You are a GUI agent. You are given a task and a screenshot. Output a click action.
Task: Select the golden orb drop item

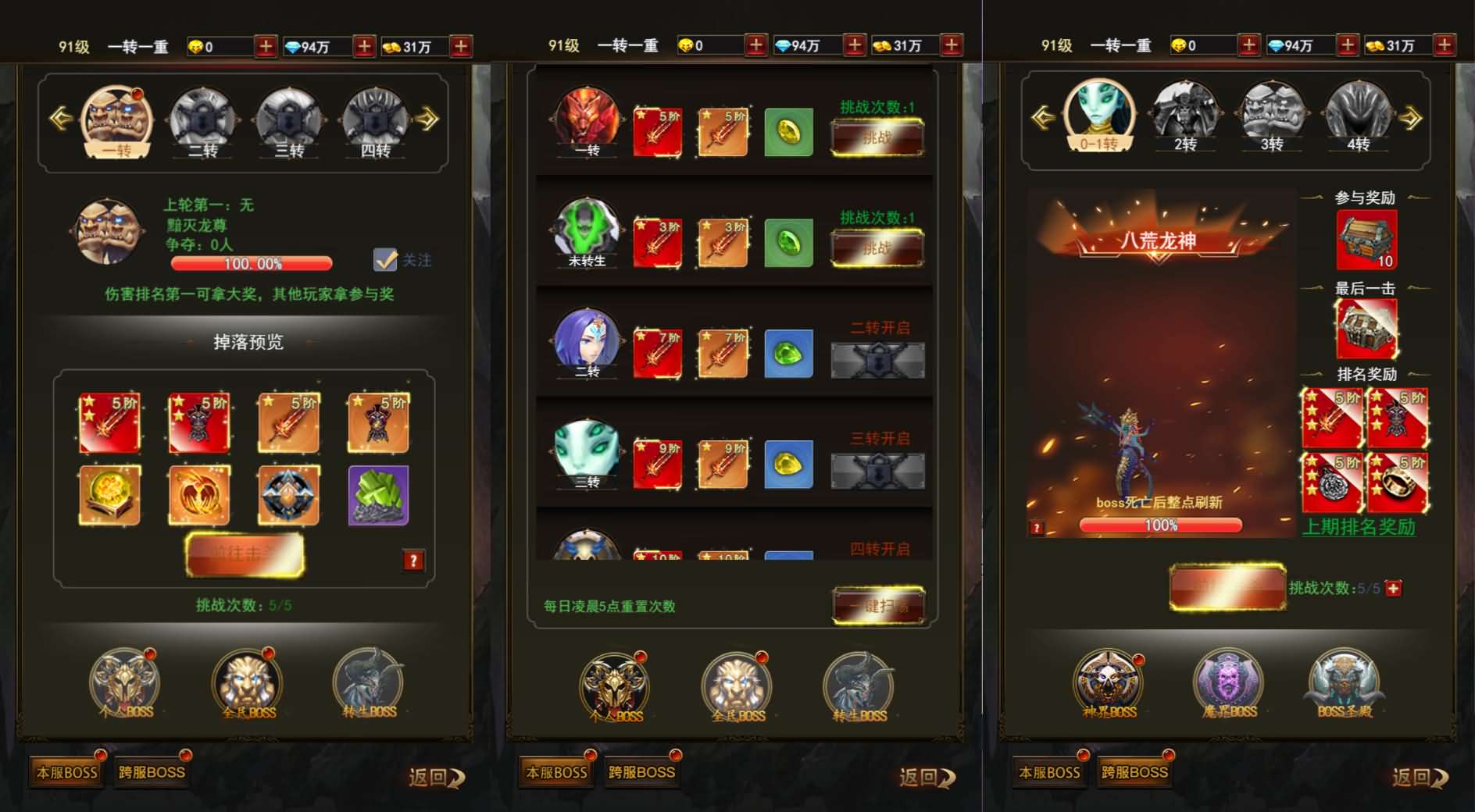[109, 495]
